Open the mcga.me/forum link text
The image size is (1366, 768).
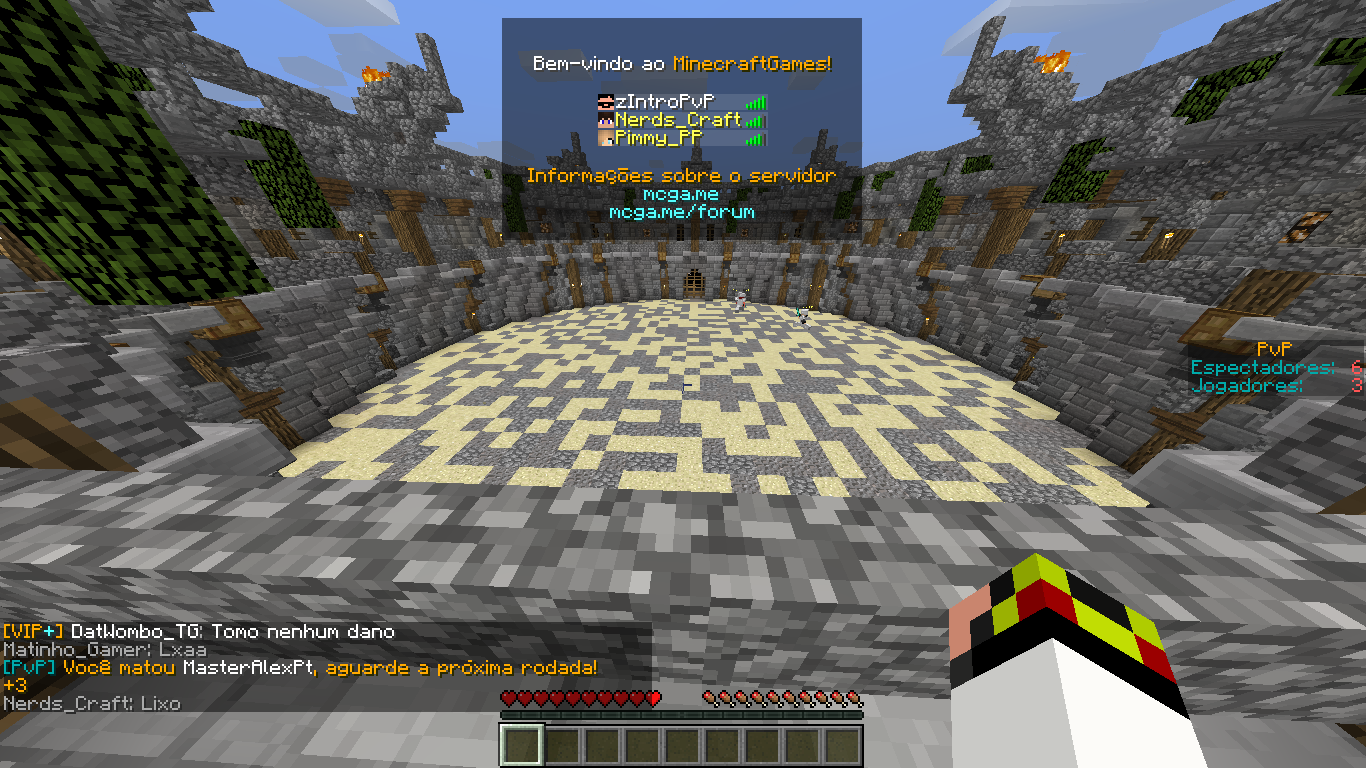pyautogui.click(x=681, y=212)
